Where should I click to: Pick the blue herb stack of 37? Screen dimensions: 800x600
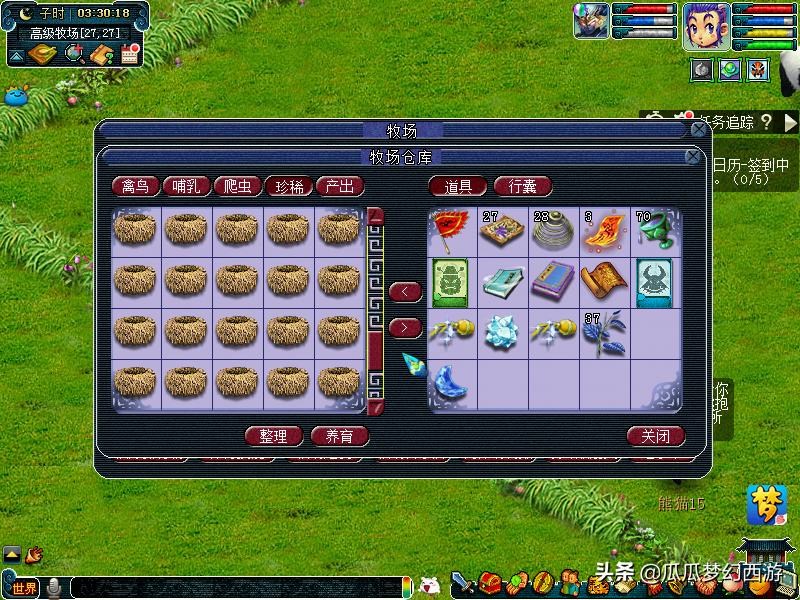pyautogui.click(x=604, y=332)
